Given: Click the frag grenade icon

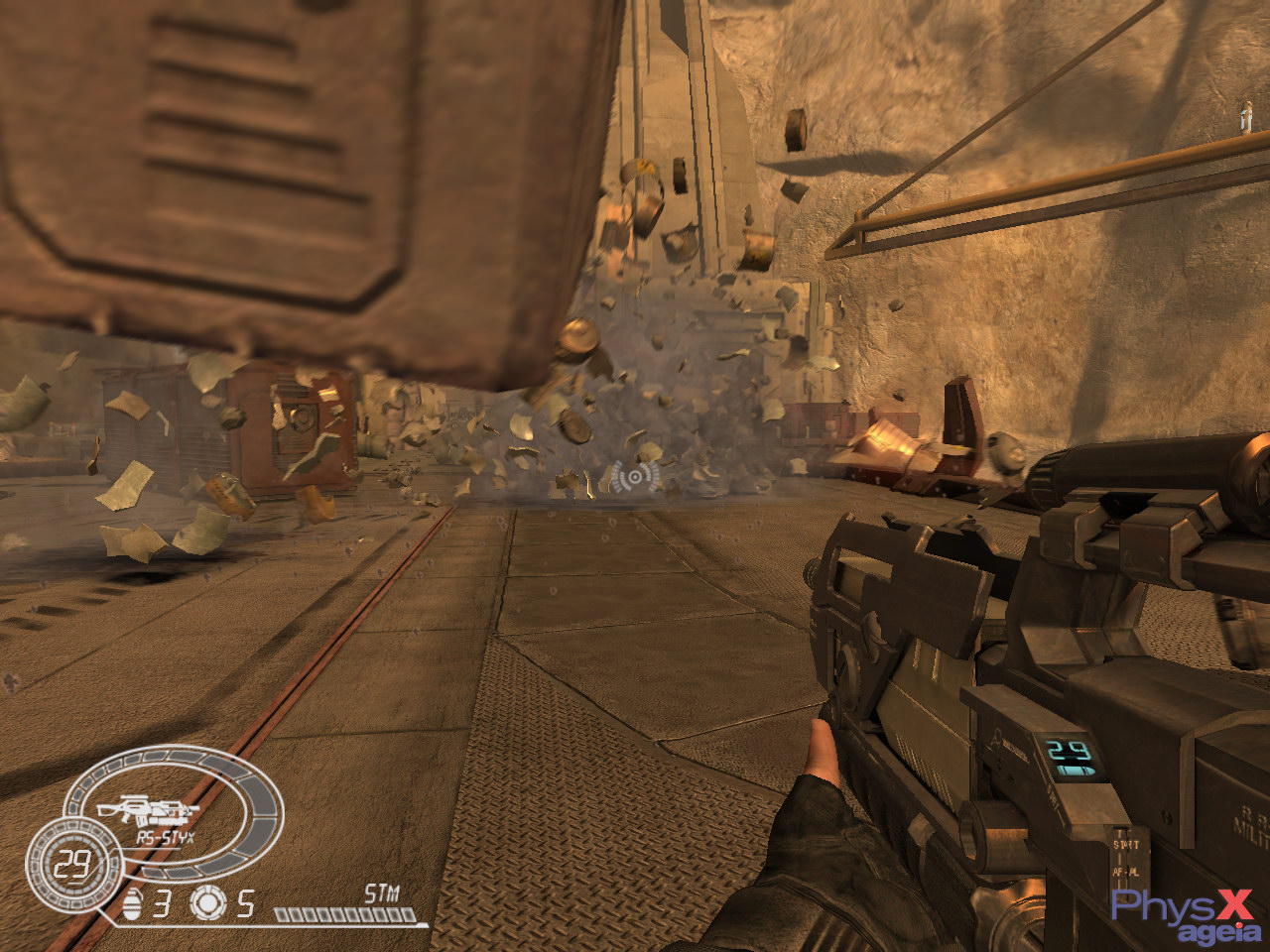Looking at the screenshot, I should pyautogui.click(x=133, y=903).
